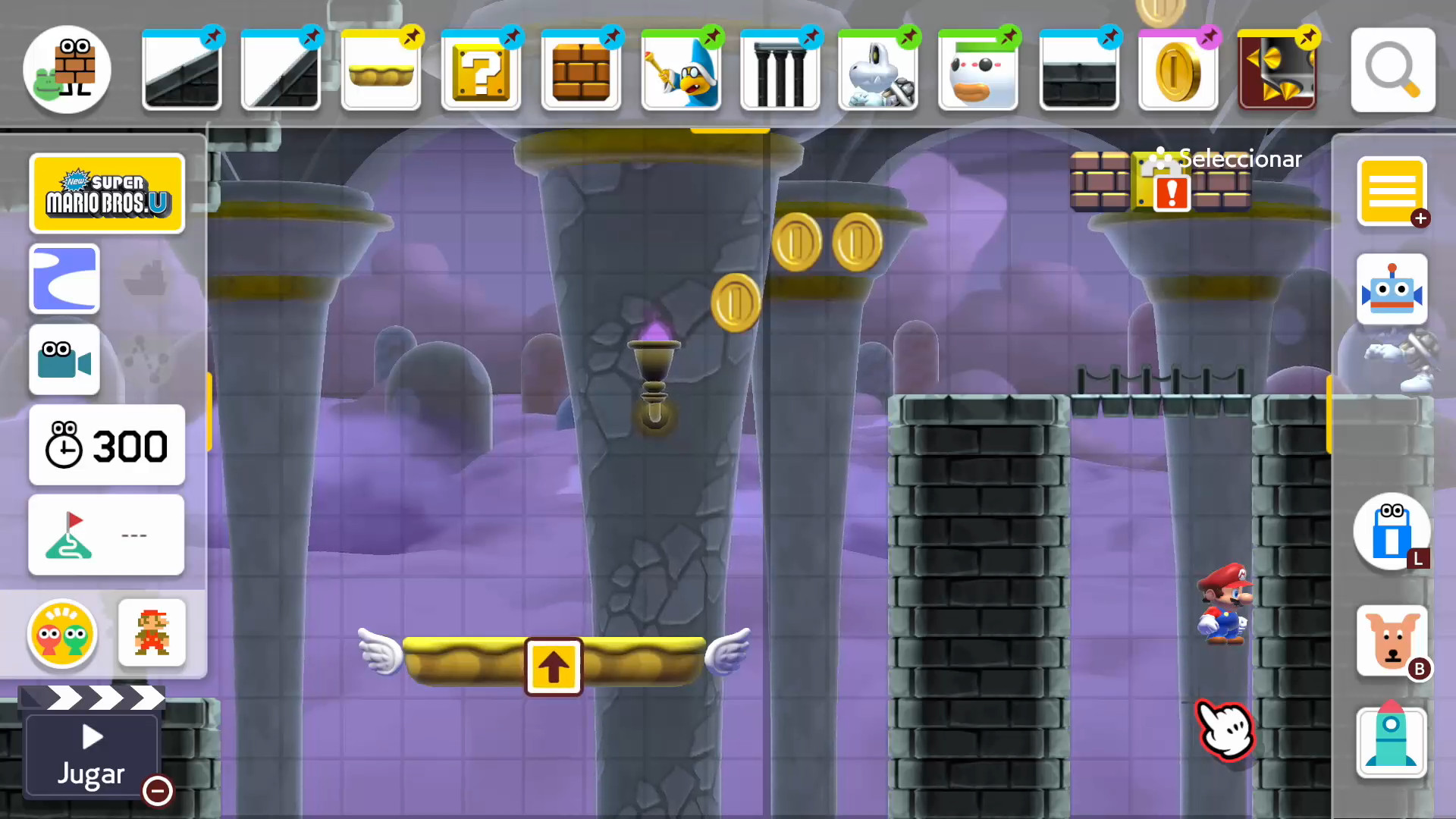Open the New Super Mario Bros. U style selector
1456x819 pixels.
tap(107, 193)
